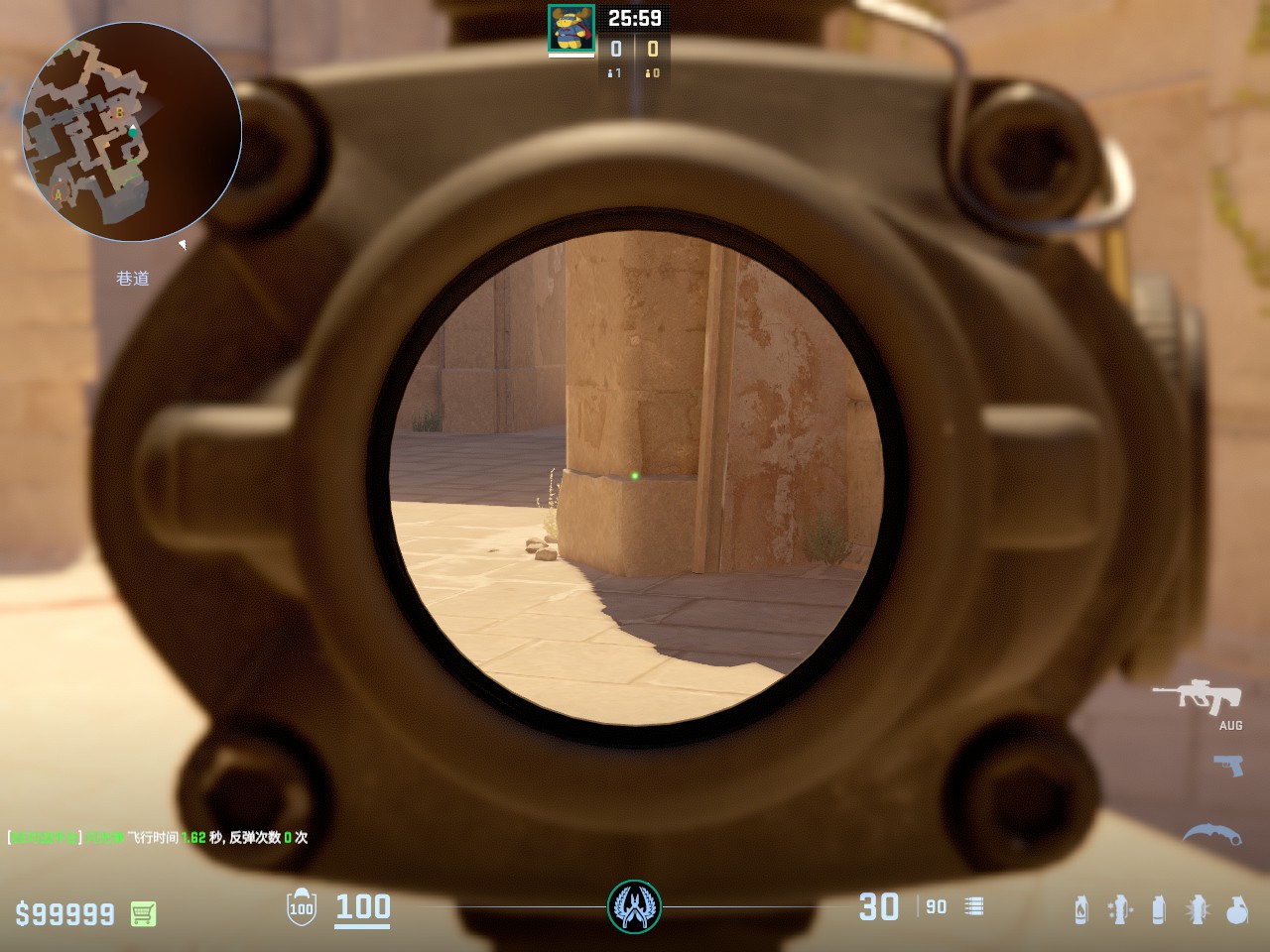
Task: Select the player avatar beside the round timer
Action: 571,28
